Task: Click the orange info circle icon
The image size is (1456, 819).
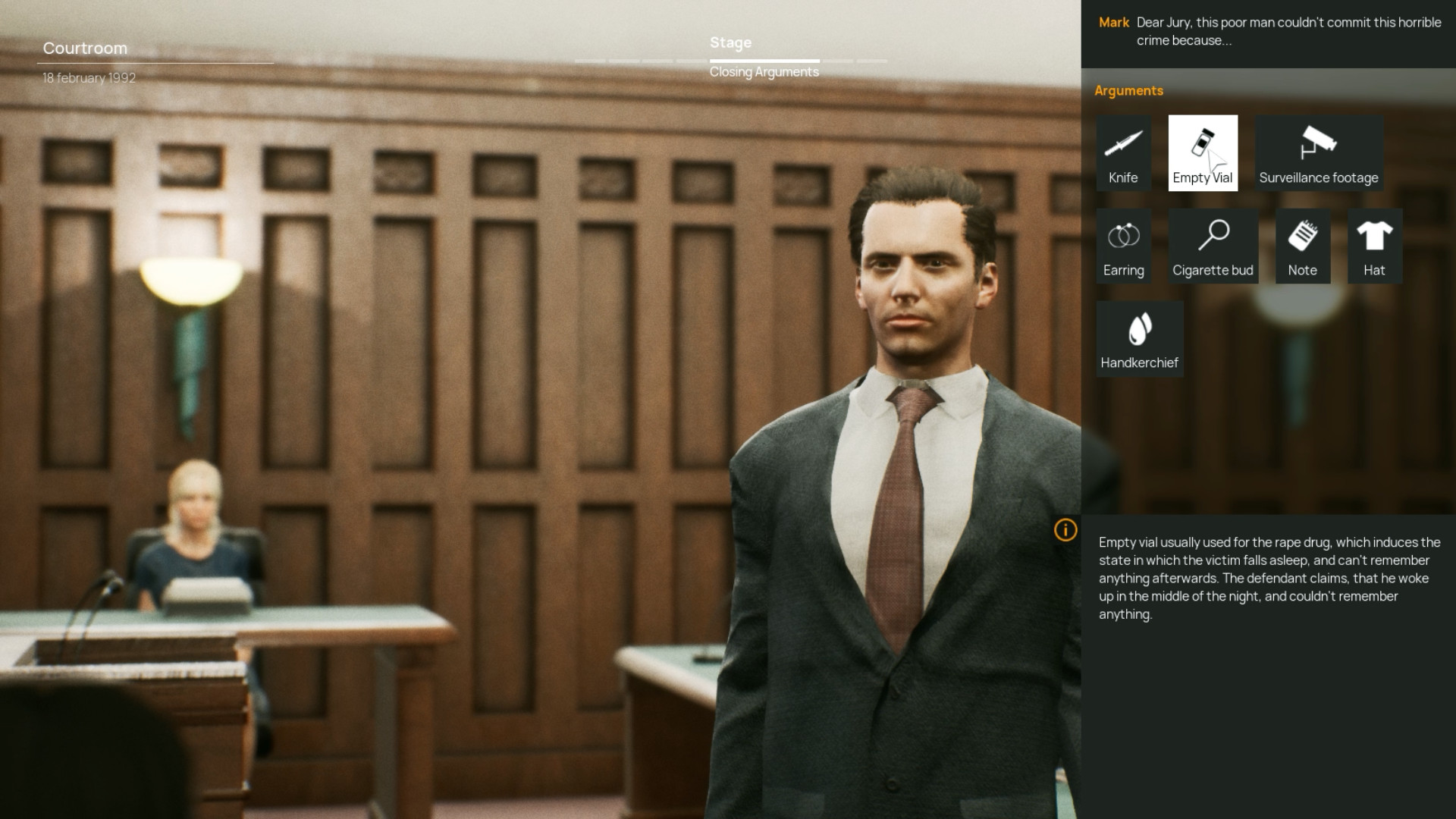Action: tap(1065, 531)
